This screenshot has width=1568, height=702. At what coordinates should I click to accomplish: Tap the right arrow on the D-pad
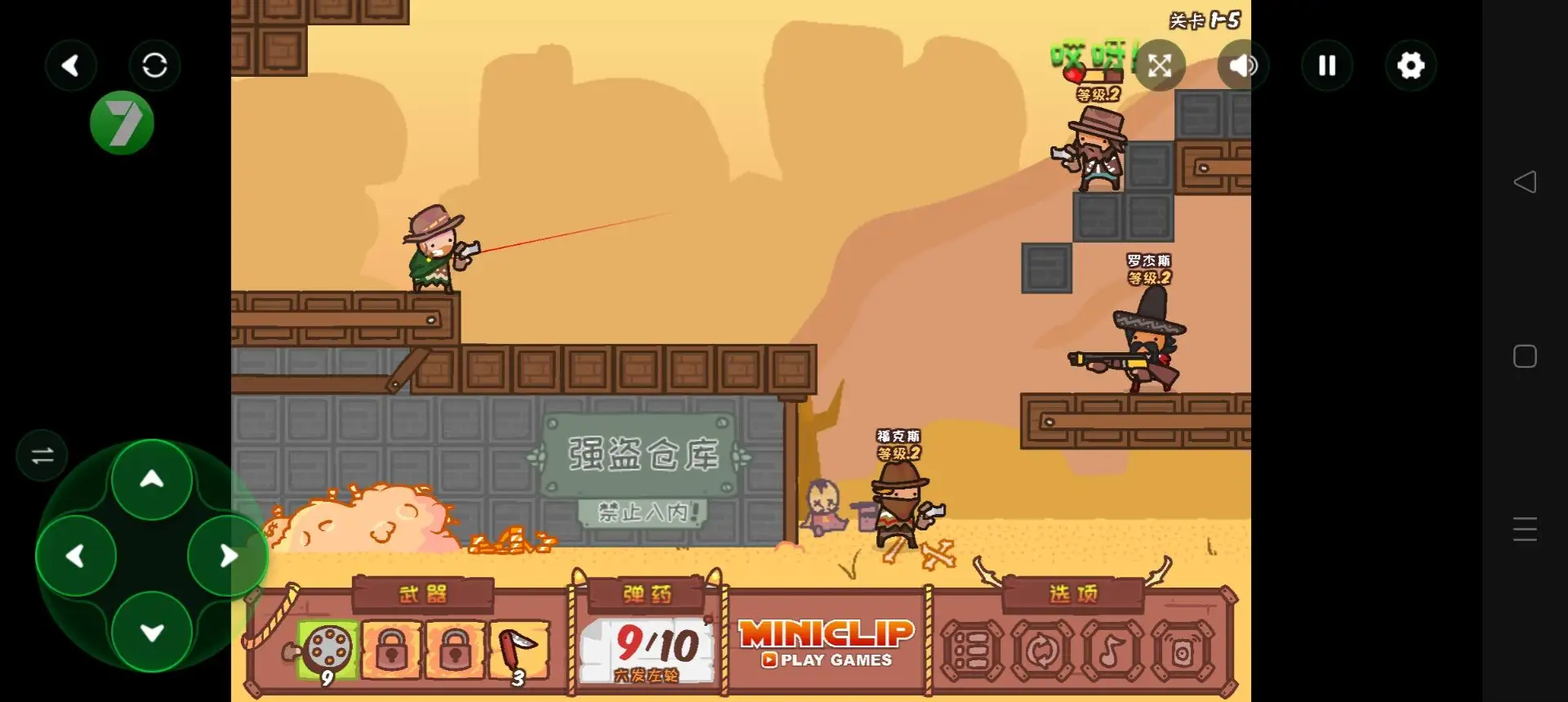pos(229,557)
